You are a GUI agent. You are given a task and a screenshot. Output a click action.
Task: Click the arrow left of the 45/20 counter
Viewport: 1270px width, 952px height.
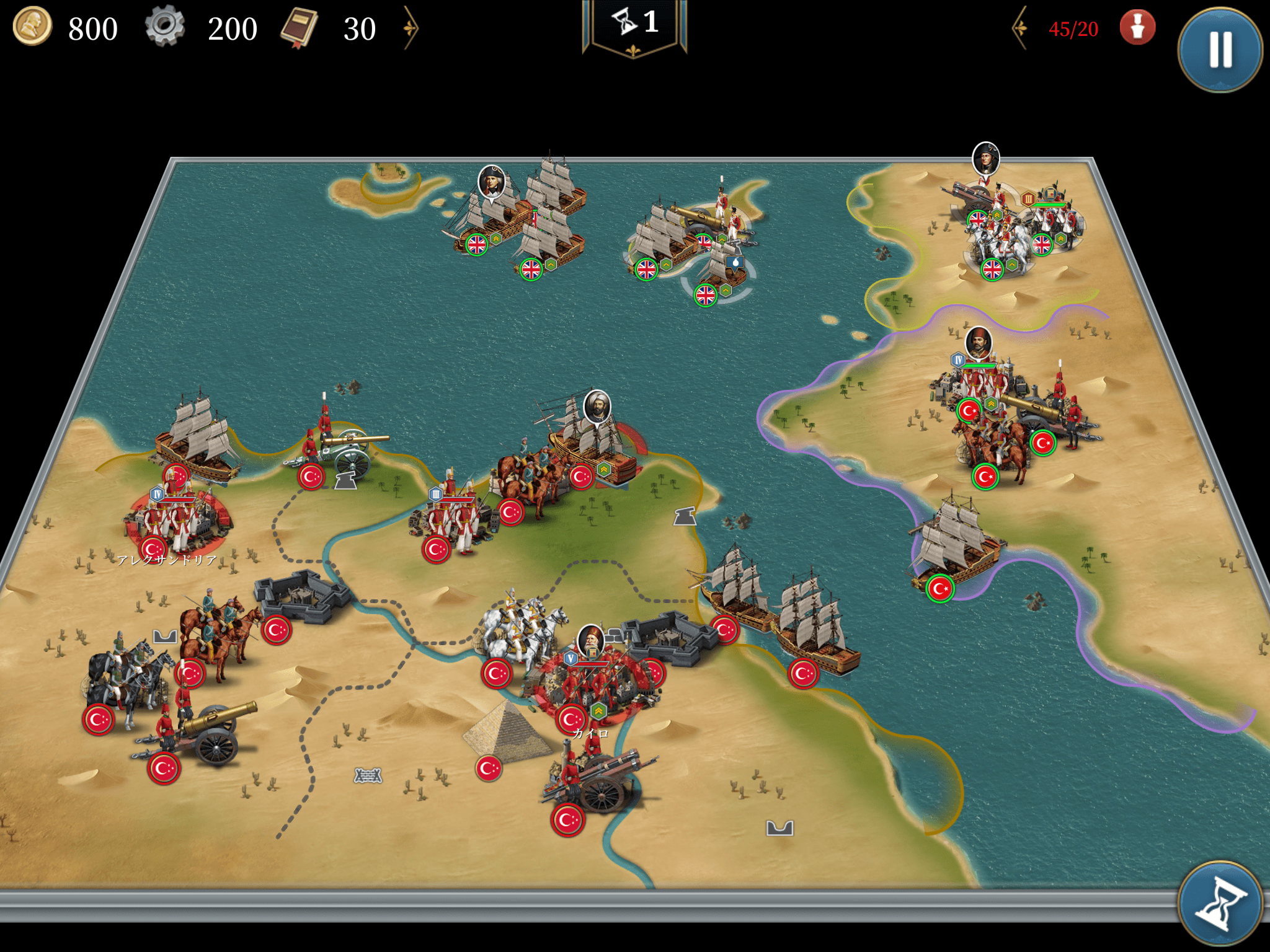click(1020, 29)
